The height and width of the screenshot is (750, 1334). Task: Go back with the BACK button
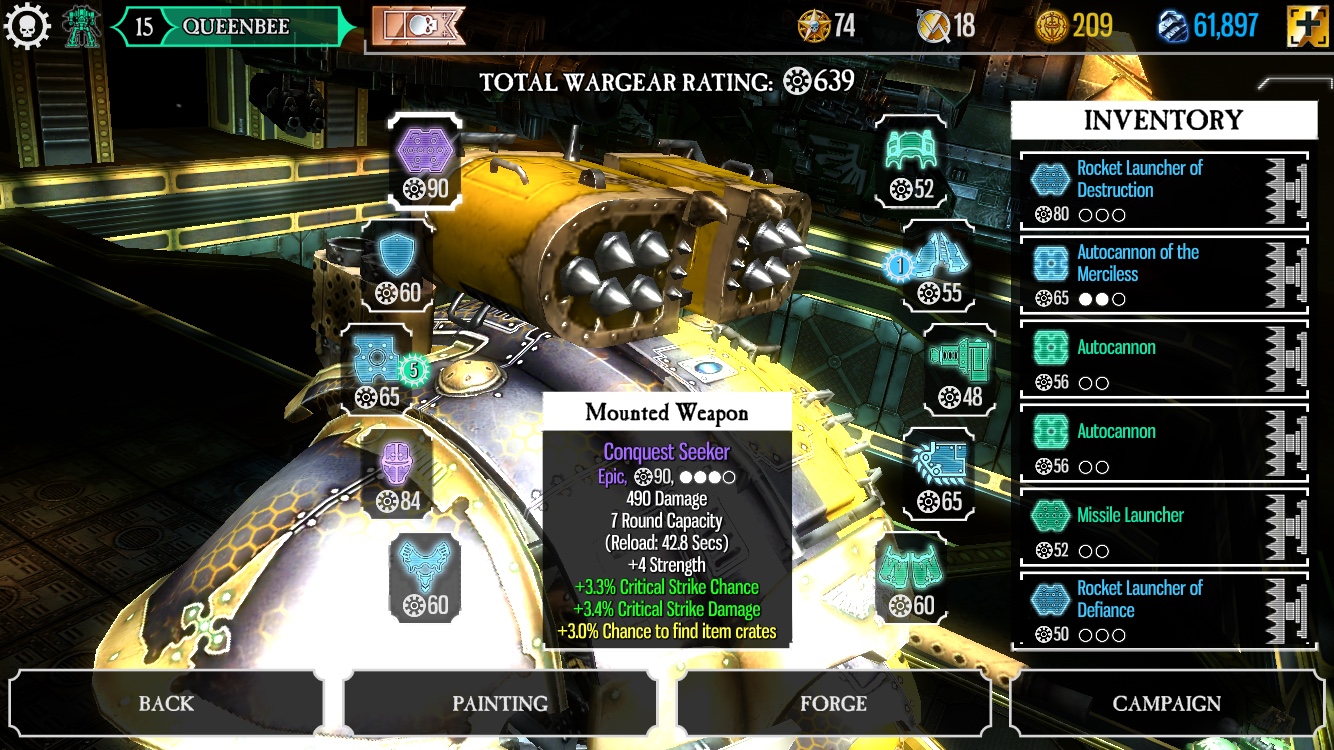tap(166, 704)
